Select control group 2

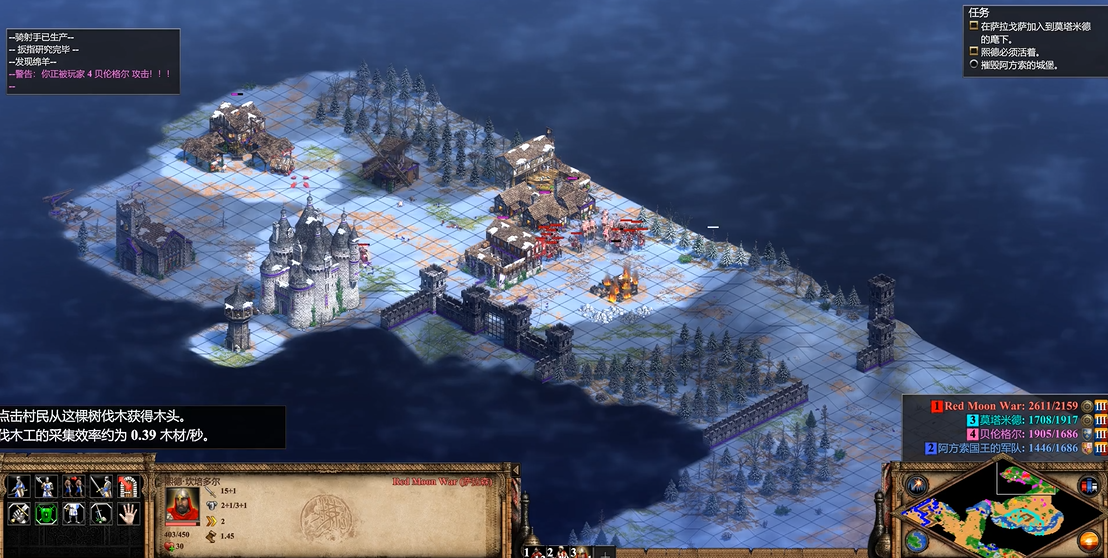553,551
